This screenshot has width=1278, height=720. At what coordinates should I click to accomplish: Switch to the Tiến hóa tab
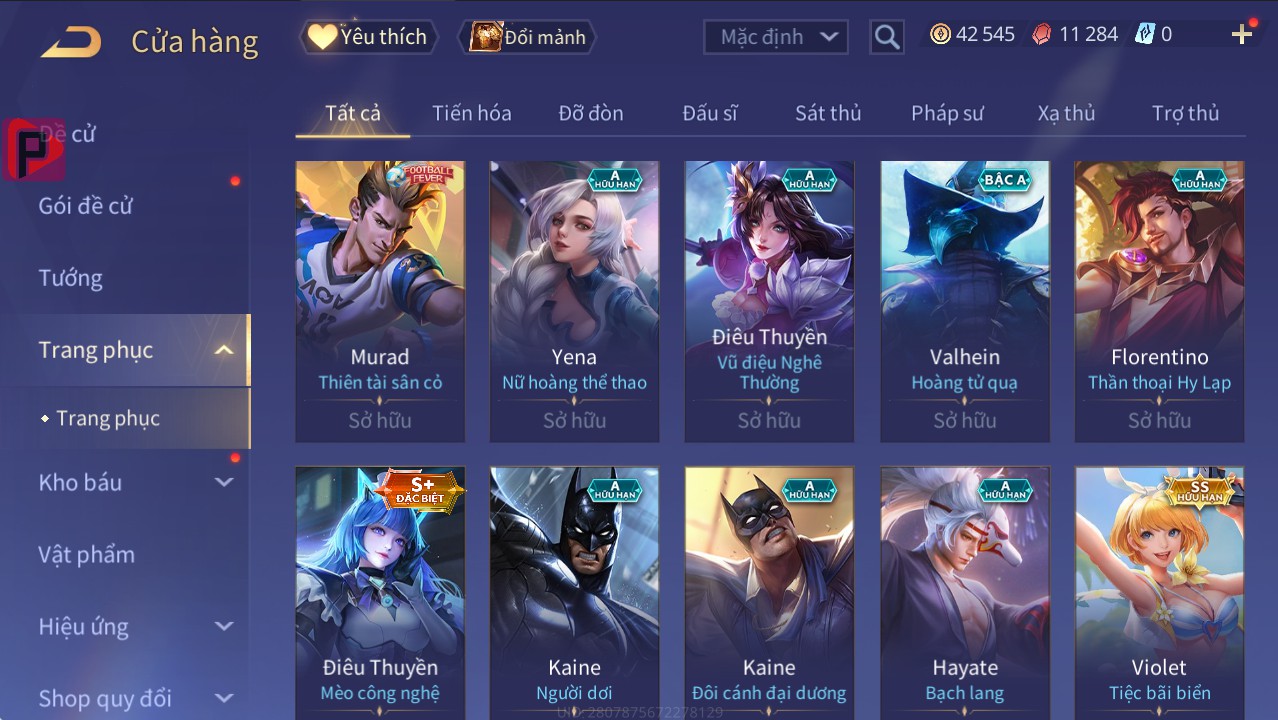[x=471, y=113]
